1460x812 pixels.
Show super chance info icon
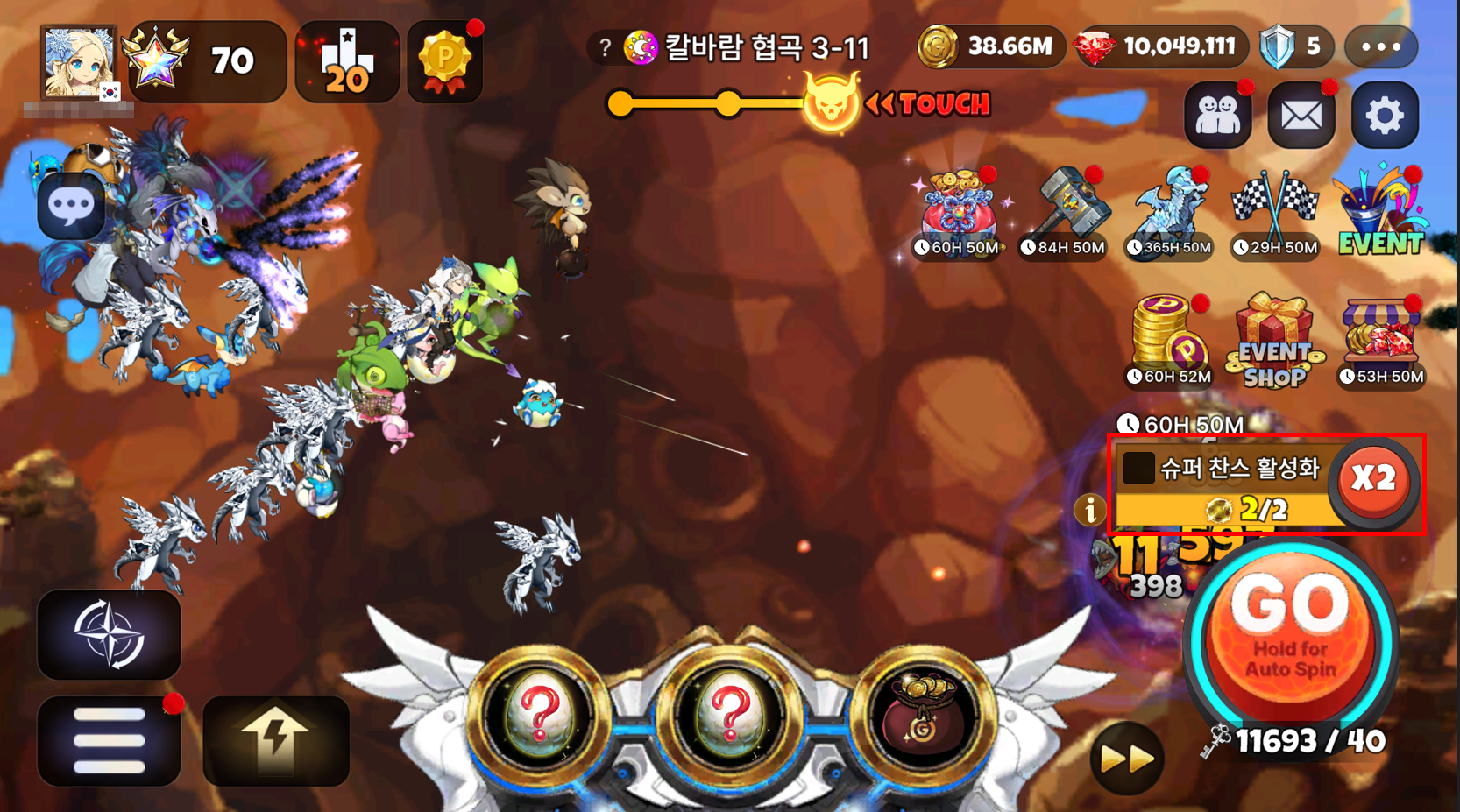[x=1090, y=509]
